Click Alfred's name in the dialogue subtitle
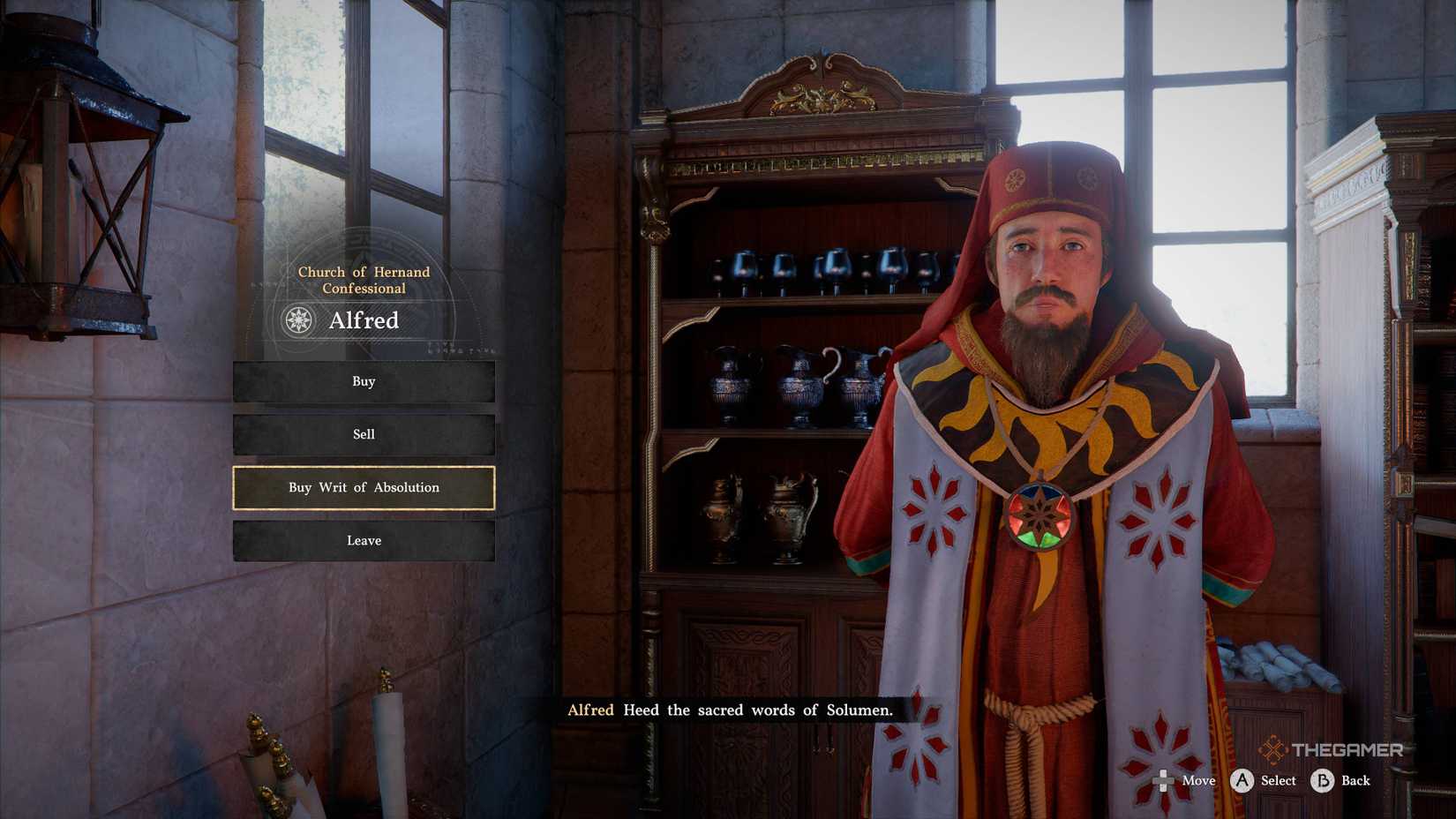Image resolution: width=1456 pixels, height=819 pixels. click(x=591, y=710)
